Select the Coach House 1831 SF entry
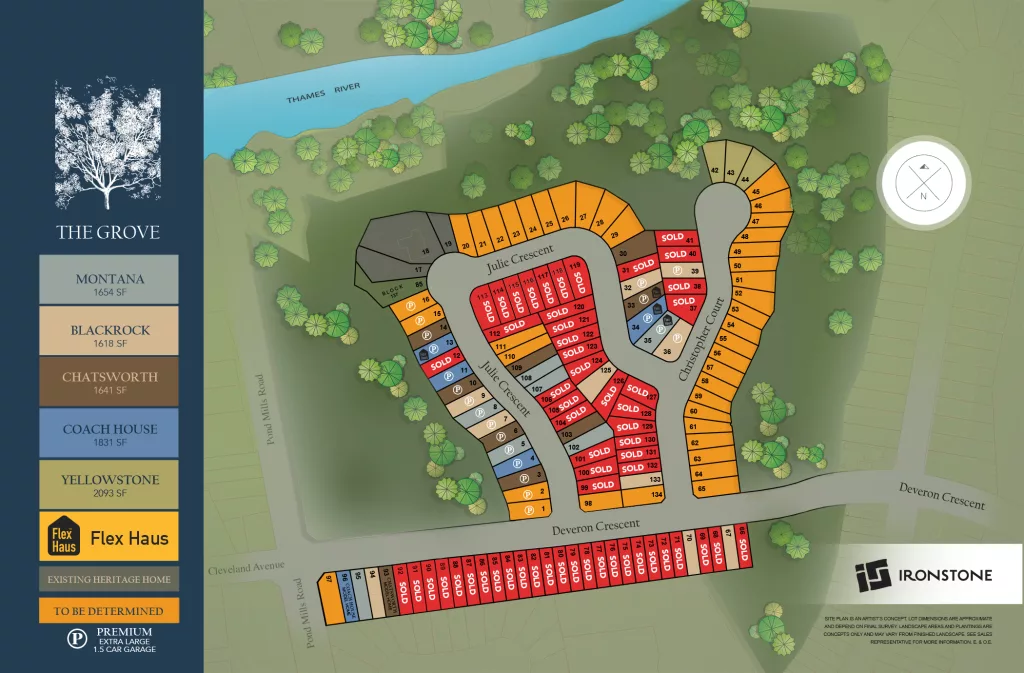Image resolution: width=1024 pixels, height=673 pixels. tap(109, 434)
